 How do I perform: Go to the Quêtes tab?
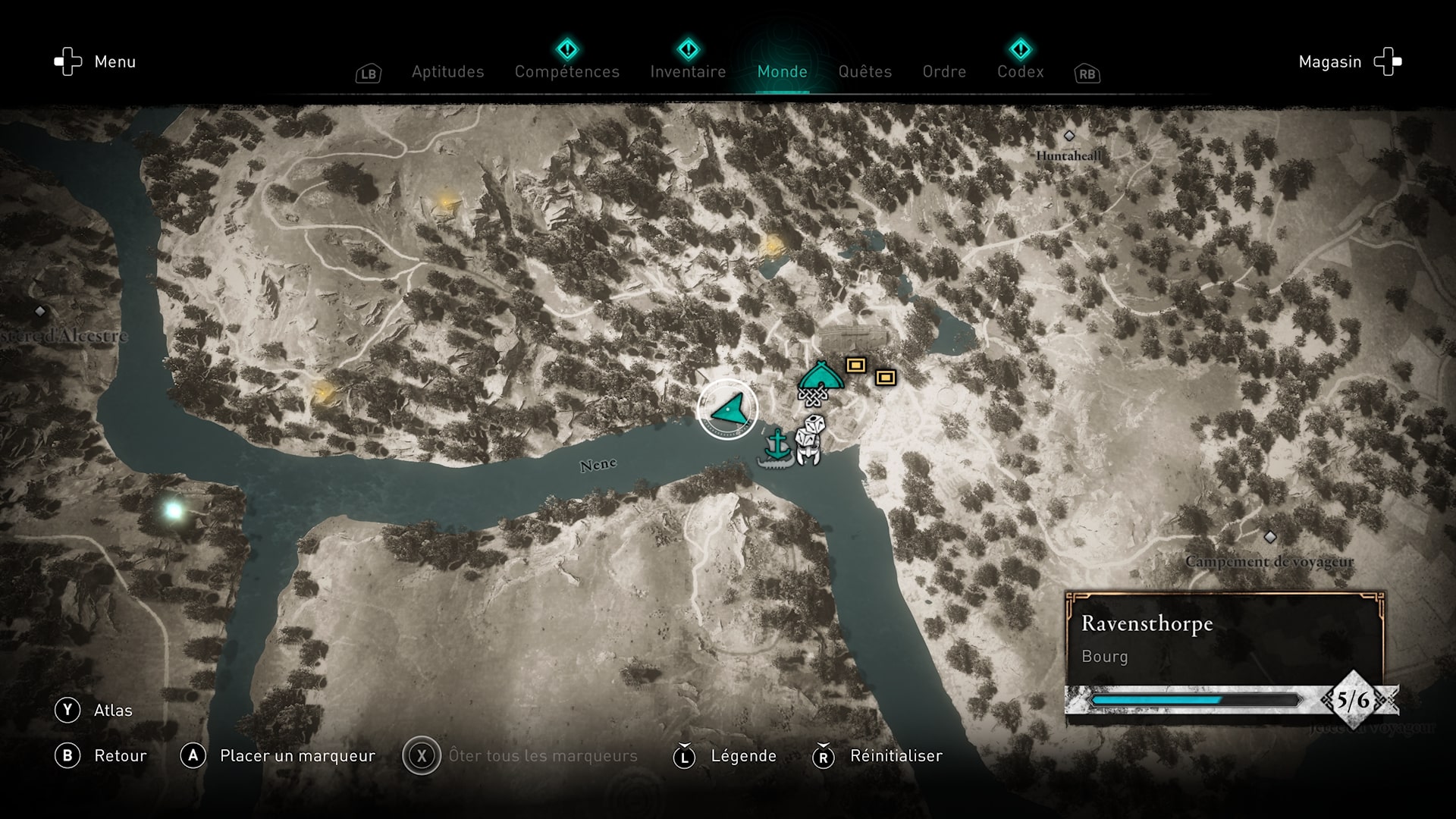click(x=864, y=72)
